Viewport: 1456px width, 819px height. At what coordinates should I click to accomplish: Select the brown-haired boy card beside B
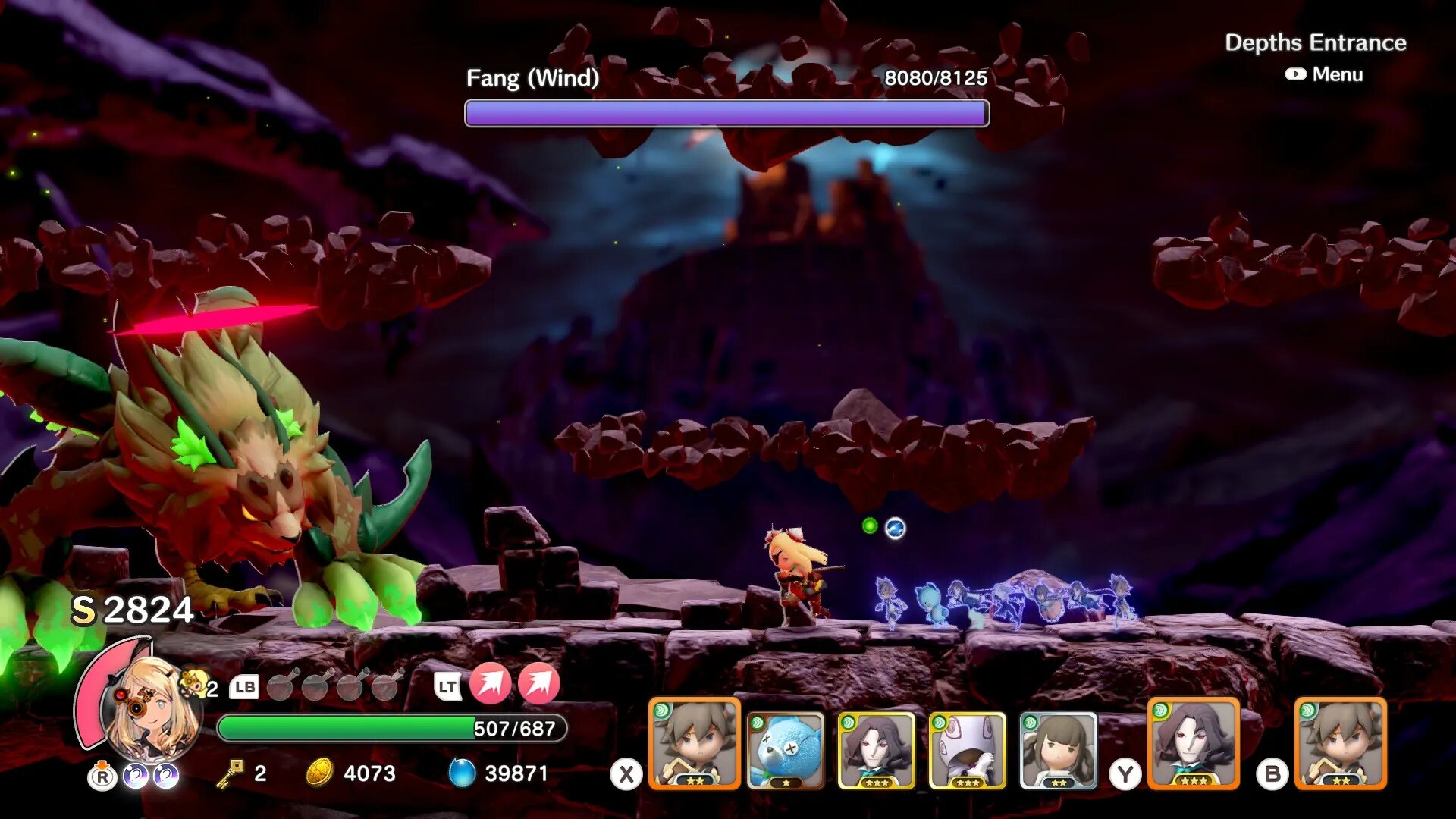(1341, 744)
